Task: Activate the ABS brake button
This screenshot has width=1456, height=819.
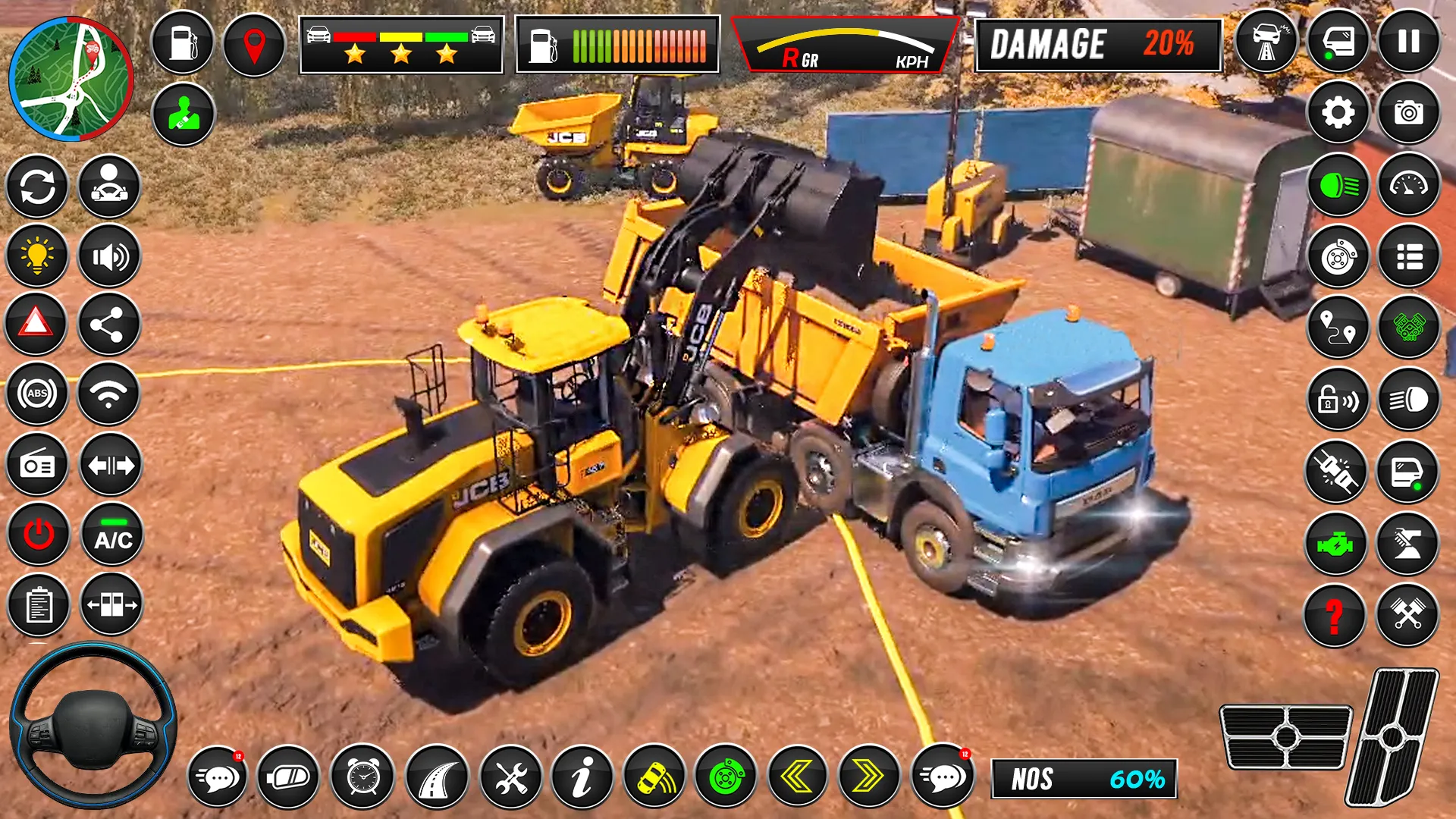Action: pos(37,394)
